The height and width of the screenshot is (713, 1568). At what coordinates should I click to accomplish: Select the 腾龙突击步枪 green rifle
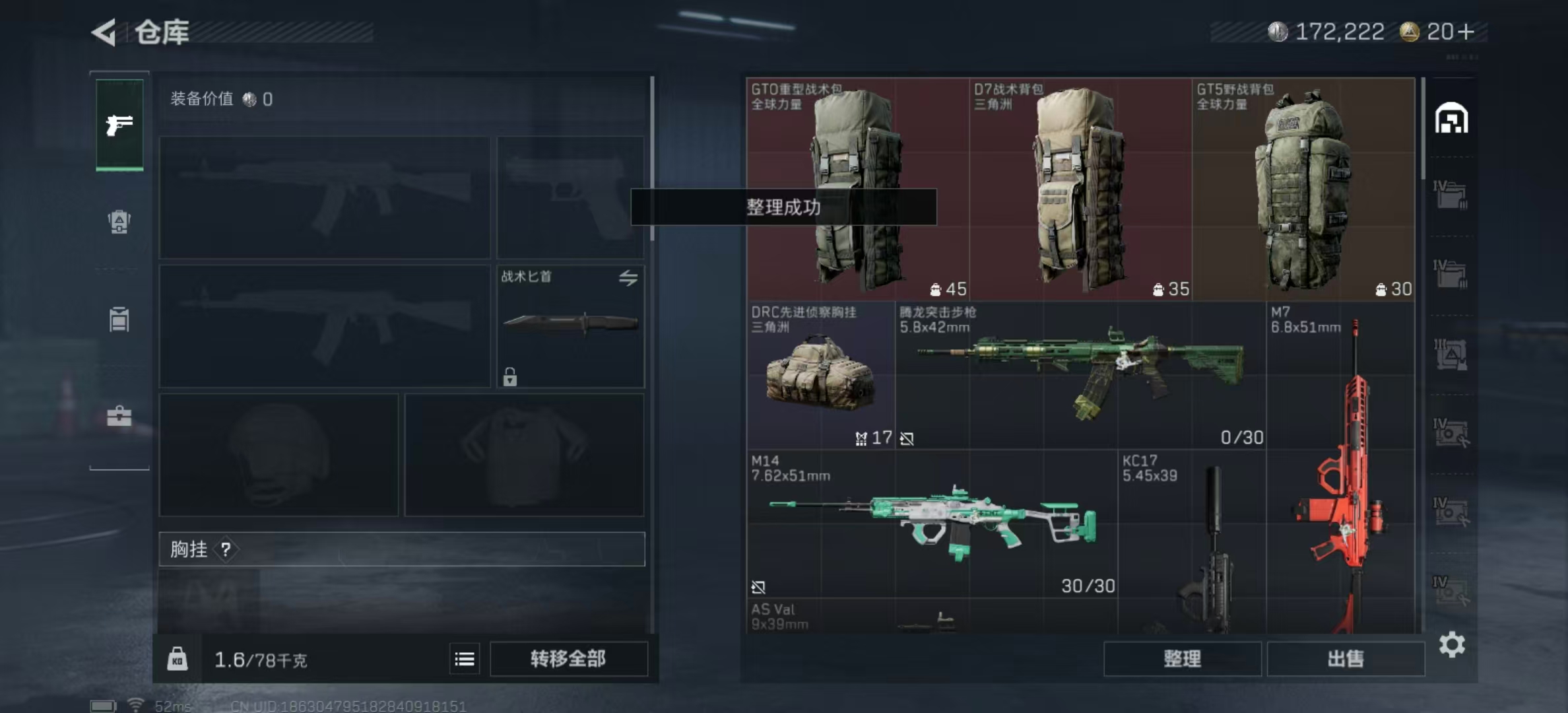[x=1080, y=376]
